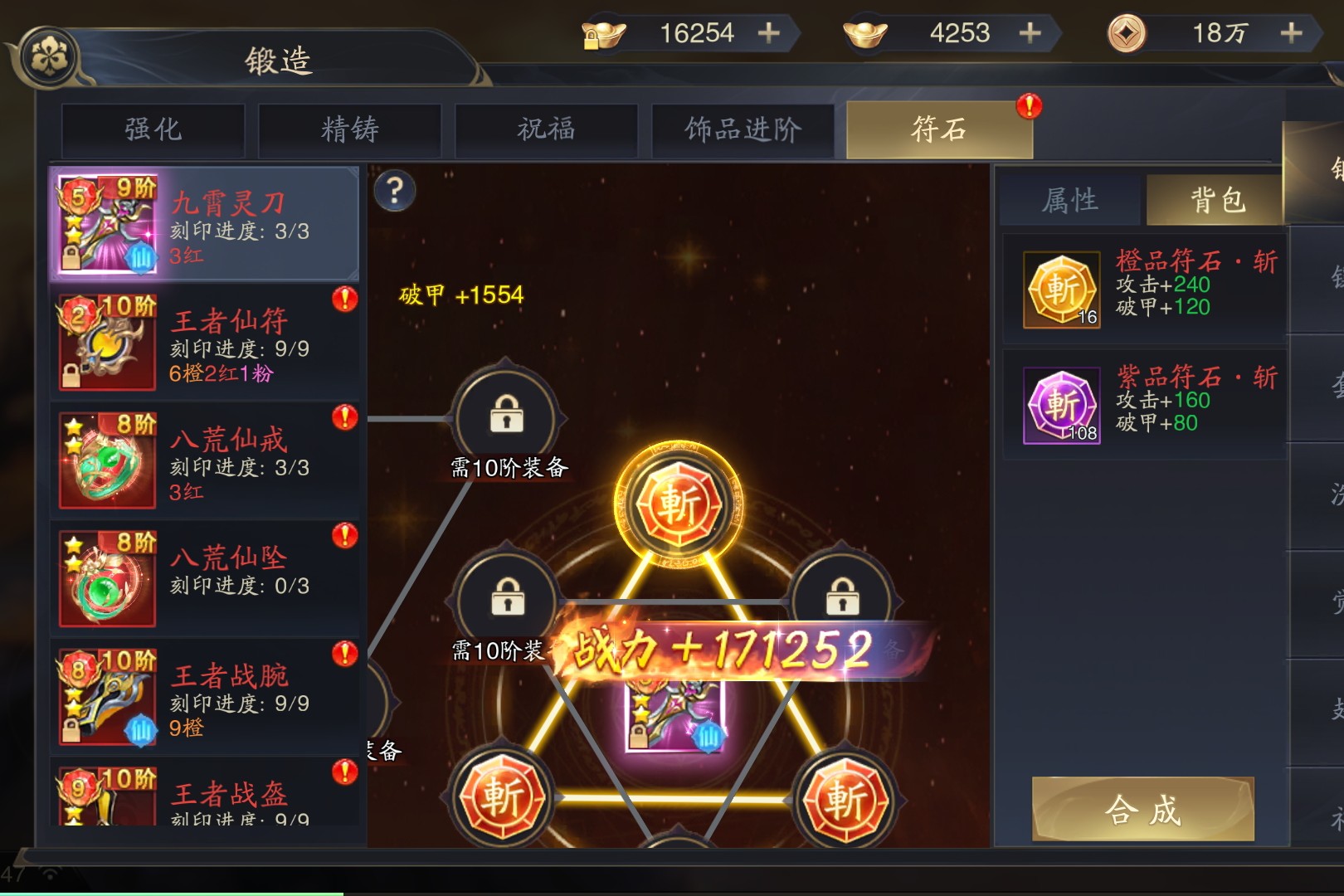Screen dimensions: 1344x896
Task: Select the 祝福 tab
Action: coord(546,129)
